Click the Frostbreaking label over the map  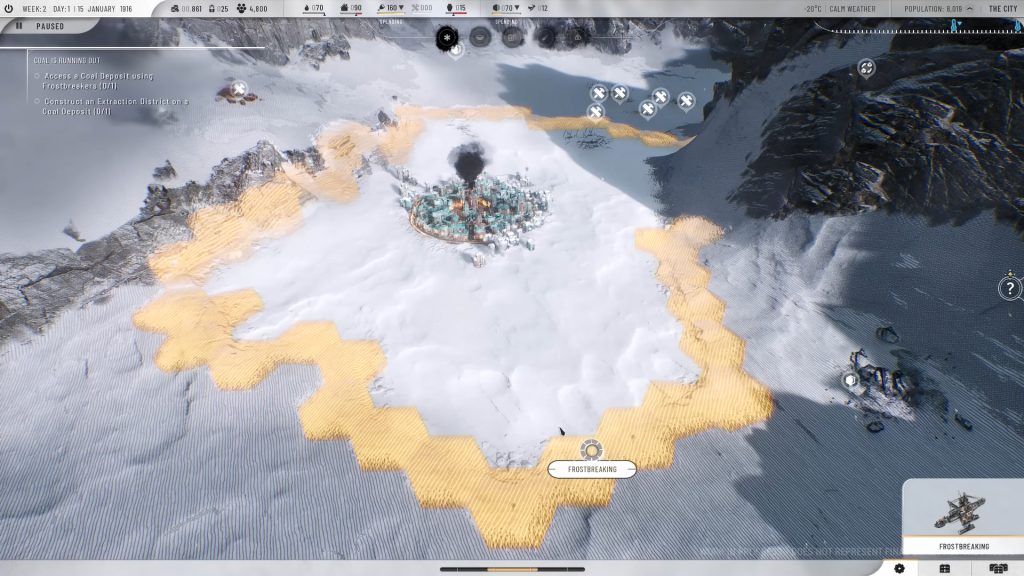[591, 468]
